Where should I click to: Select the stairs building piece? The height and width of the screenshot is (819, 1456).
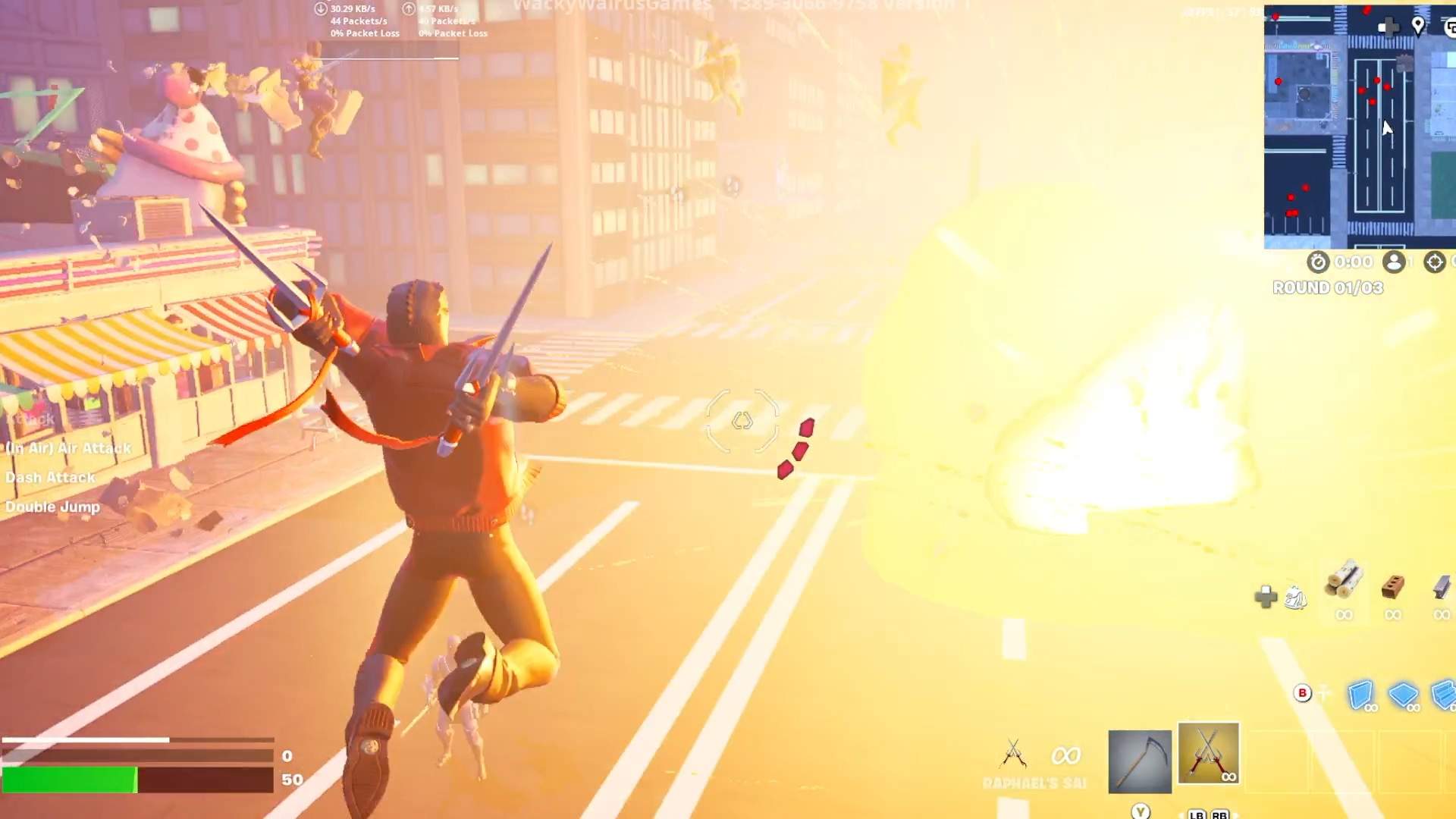pyautogui.click(x=1443, y=694)
